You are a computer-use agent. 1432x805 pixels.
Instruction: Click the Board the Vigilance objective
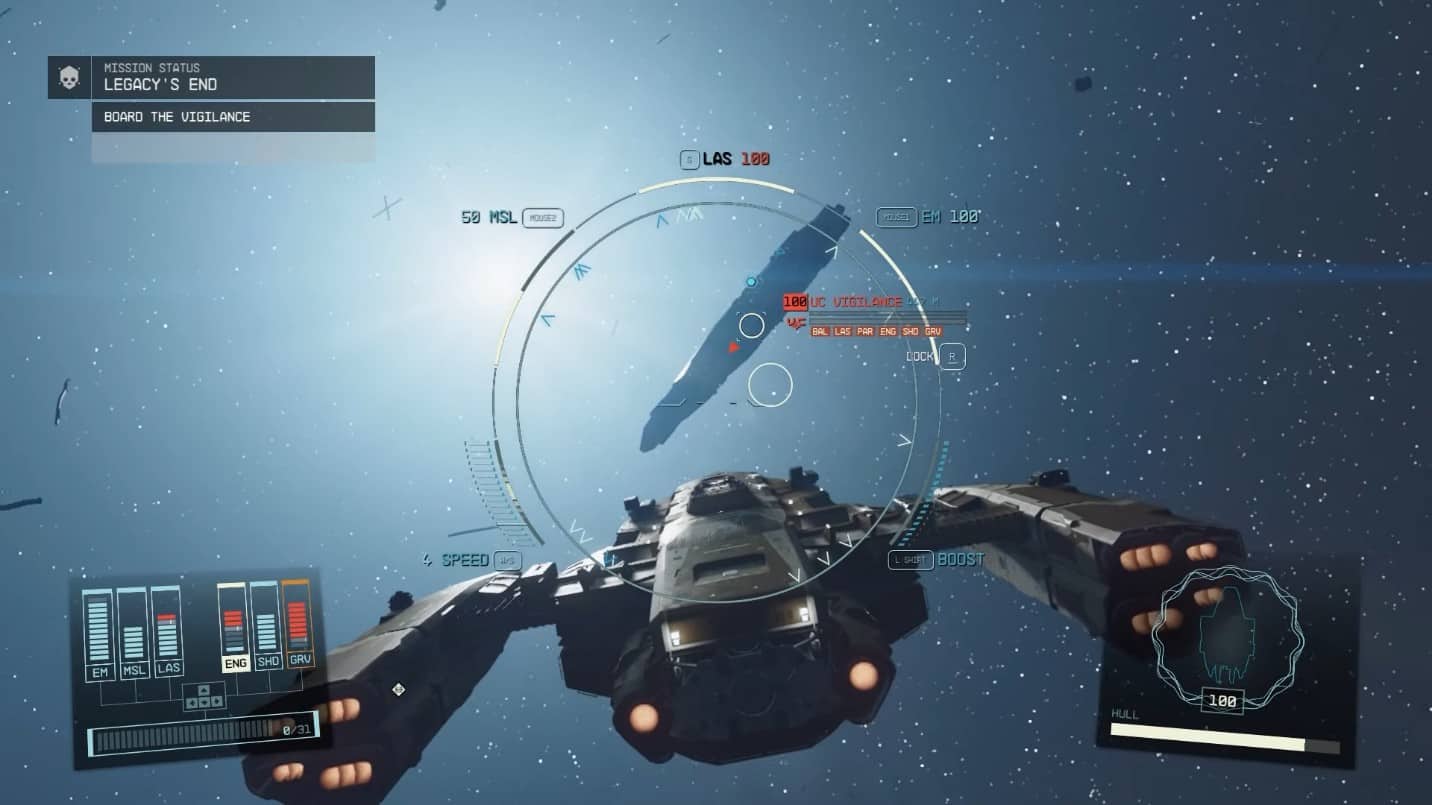(x=233, y=117)
